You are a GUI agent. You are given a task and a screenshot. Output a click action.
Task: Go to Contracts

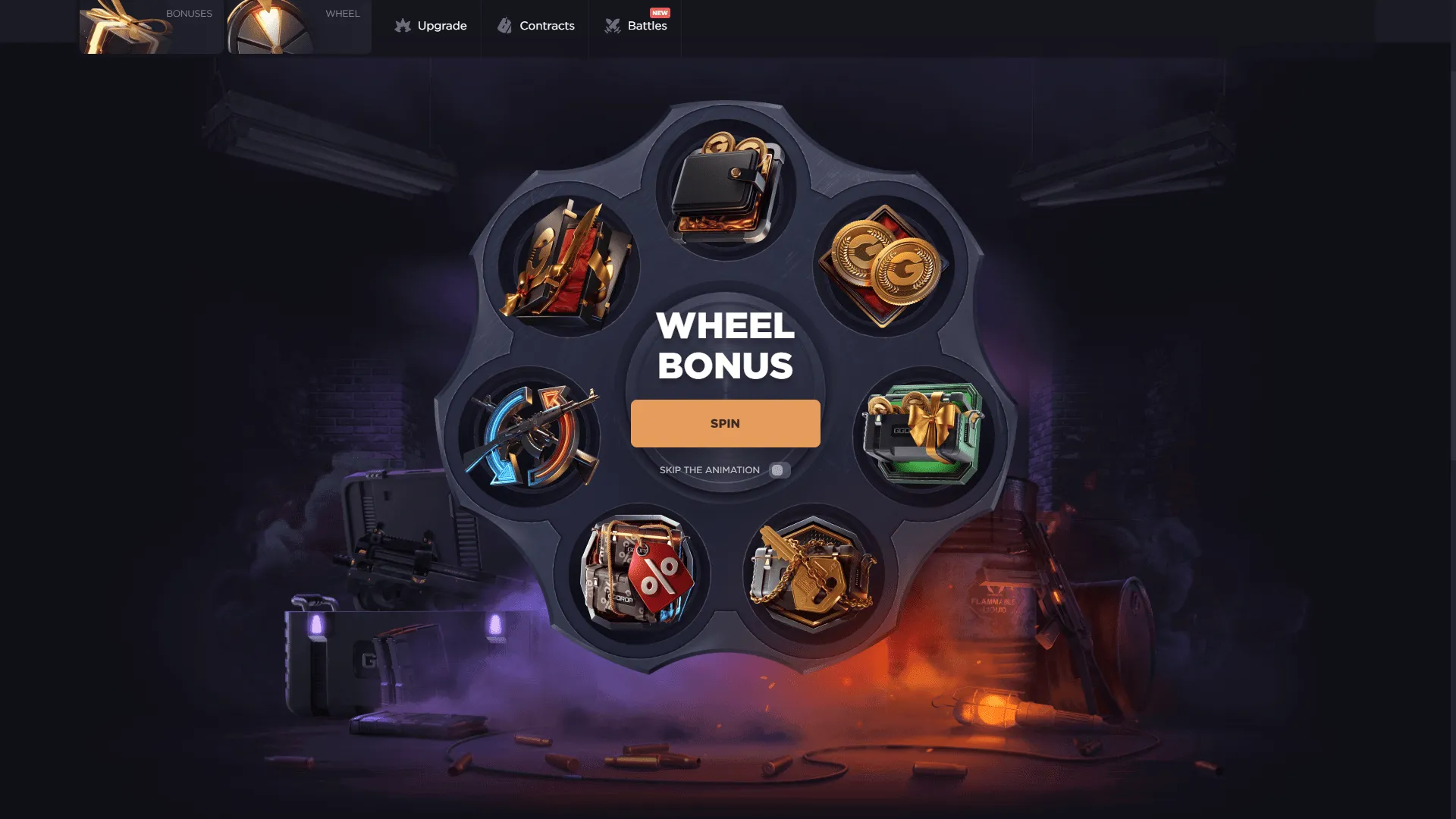(x=536, y=26)
